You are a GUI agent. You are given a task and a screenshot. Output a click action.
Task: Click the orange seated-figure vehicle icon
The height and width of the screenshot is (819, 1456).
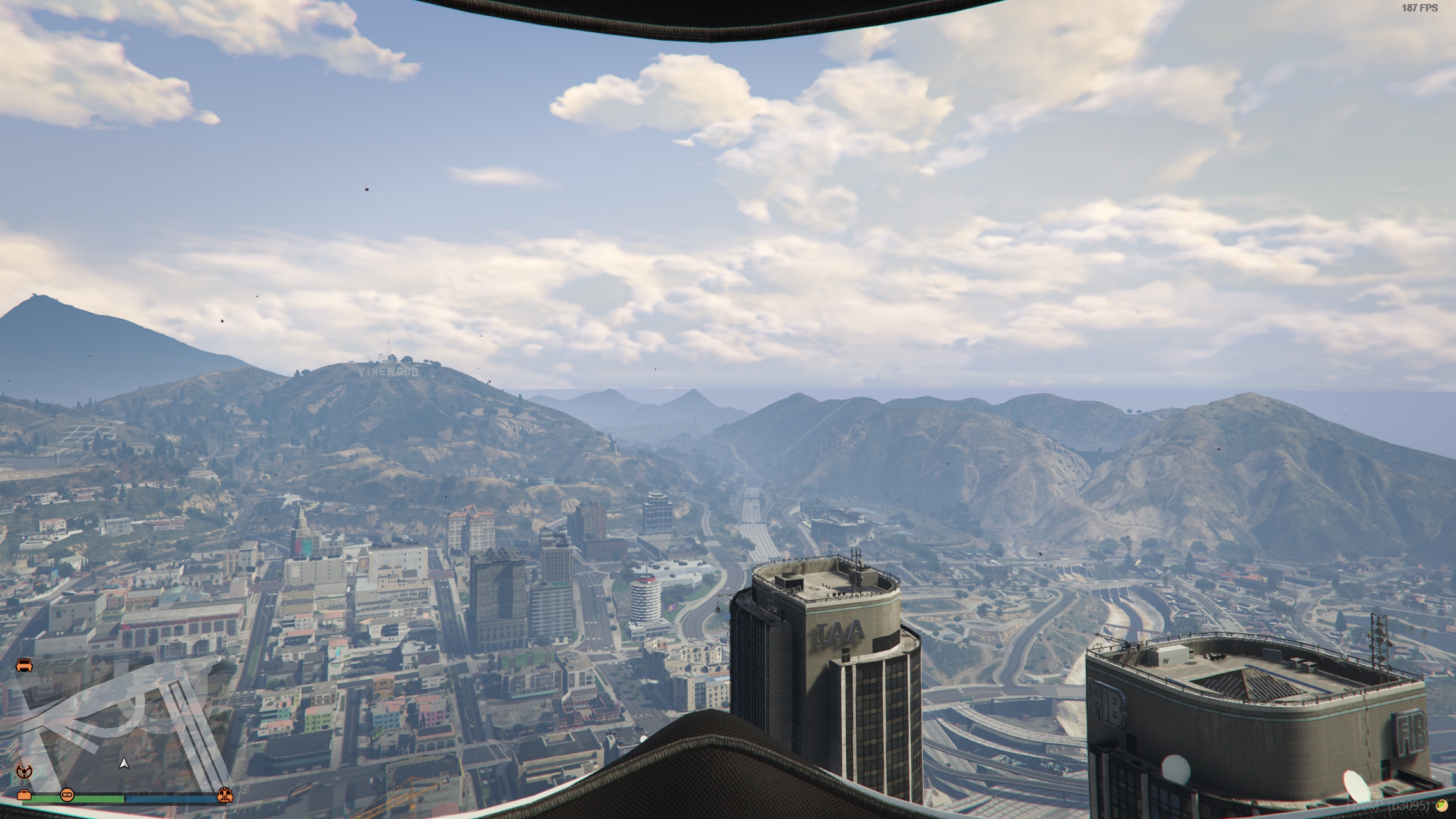point(224,795)
